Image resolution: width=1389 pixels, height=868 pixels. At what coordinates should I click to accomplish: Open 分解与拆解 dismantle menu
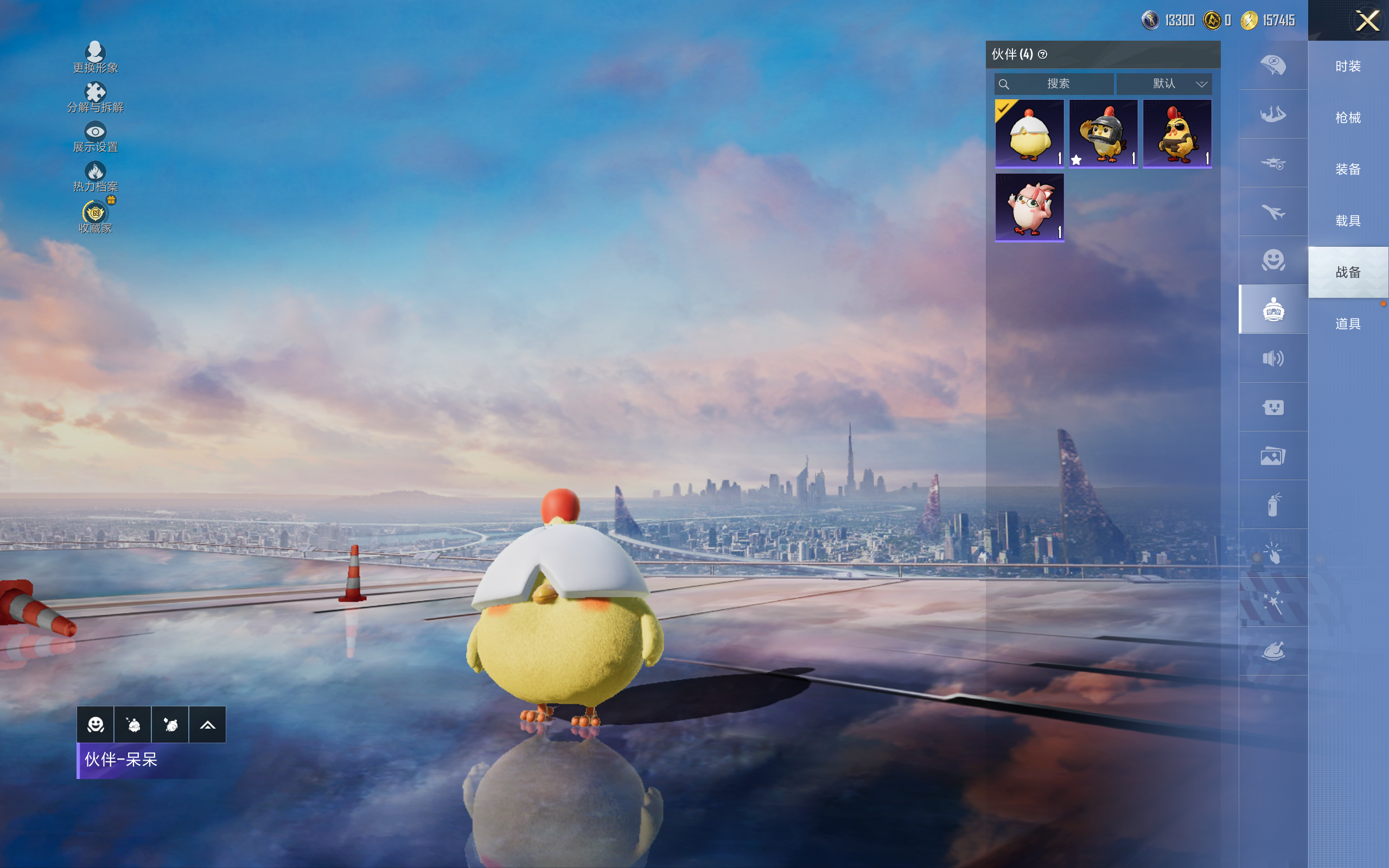95,97
